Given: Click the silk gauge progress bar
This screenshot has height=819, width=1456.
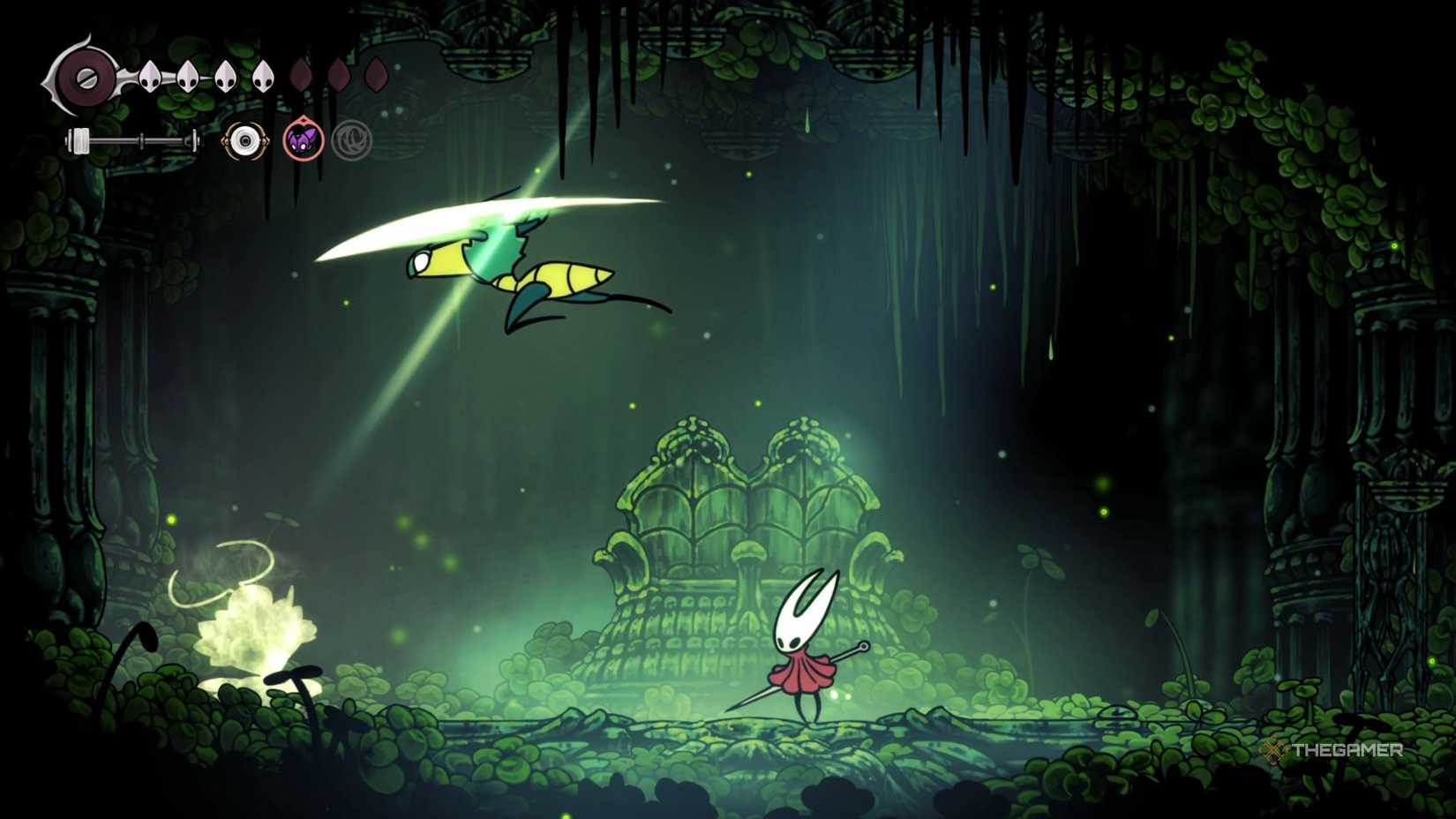Looking at the screenshot, I should click(x=132, y=139).
